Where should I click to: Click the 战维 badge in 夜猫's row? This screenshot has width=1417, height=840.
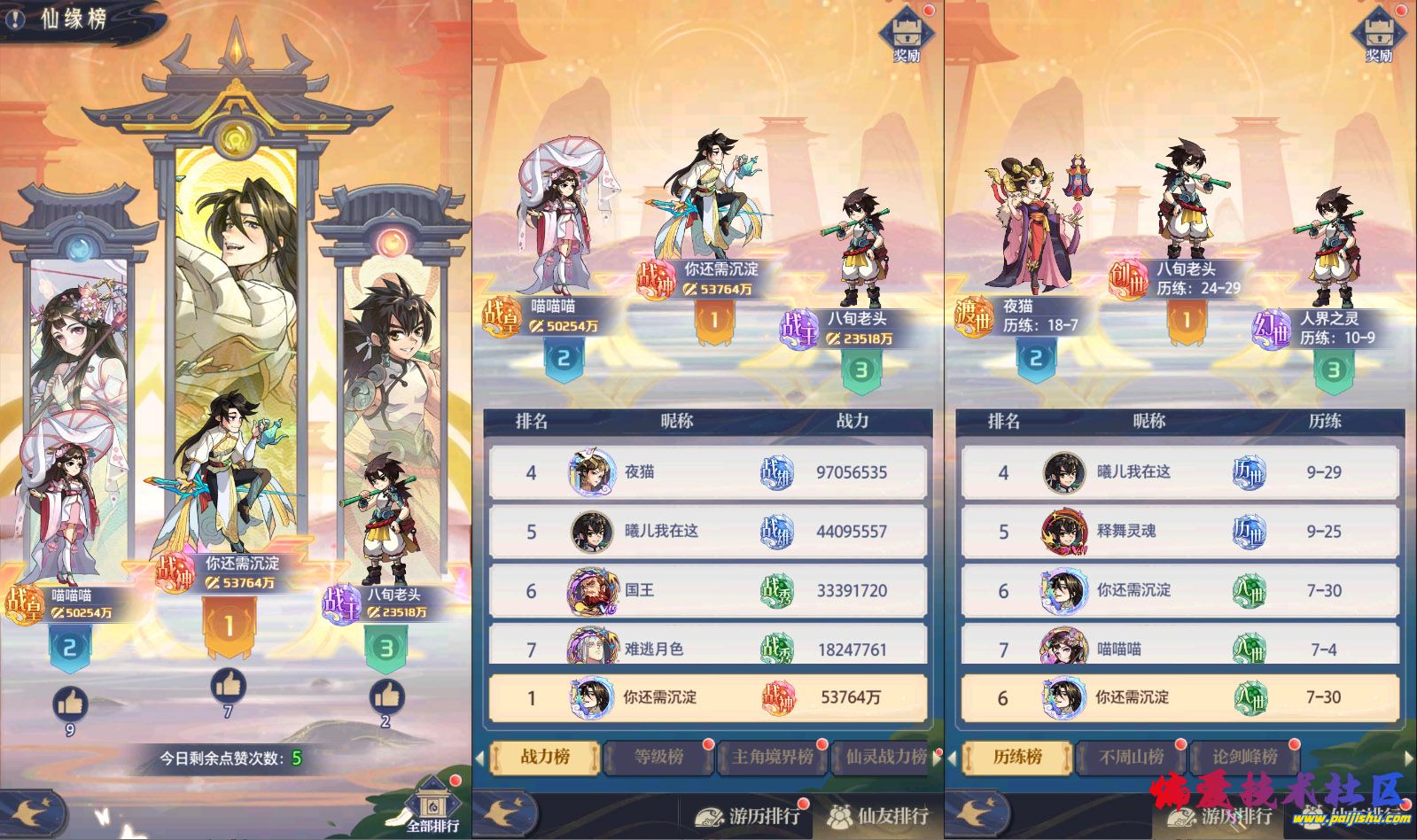click(777, 472)
